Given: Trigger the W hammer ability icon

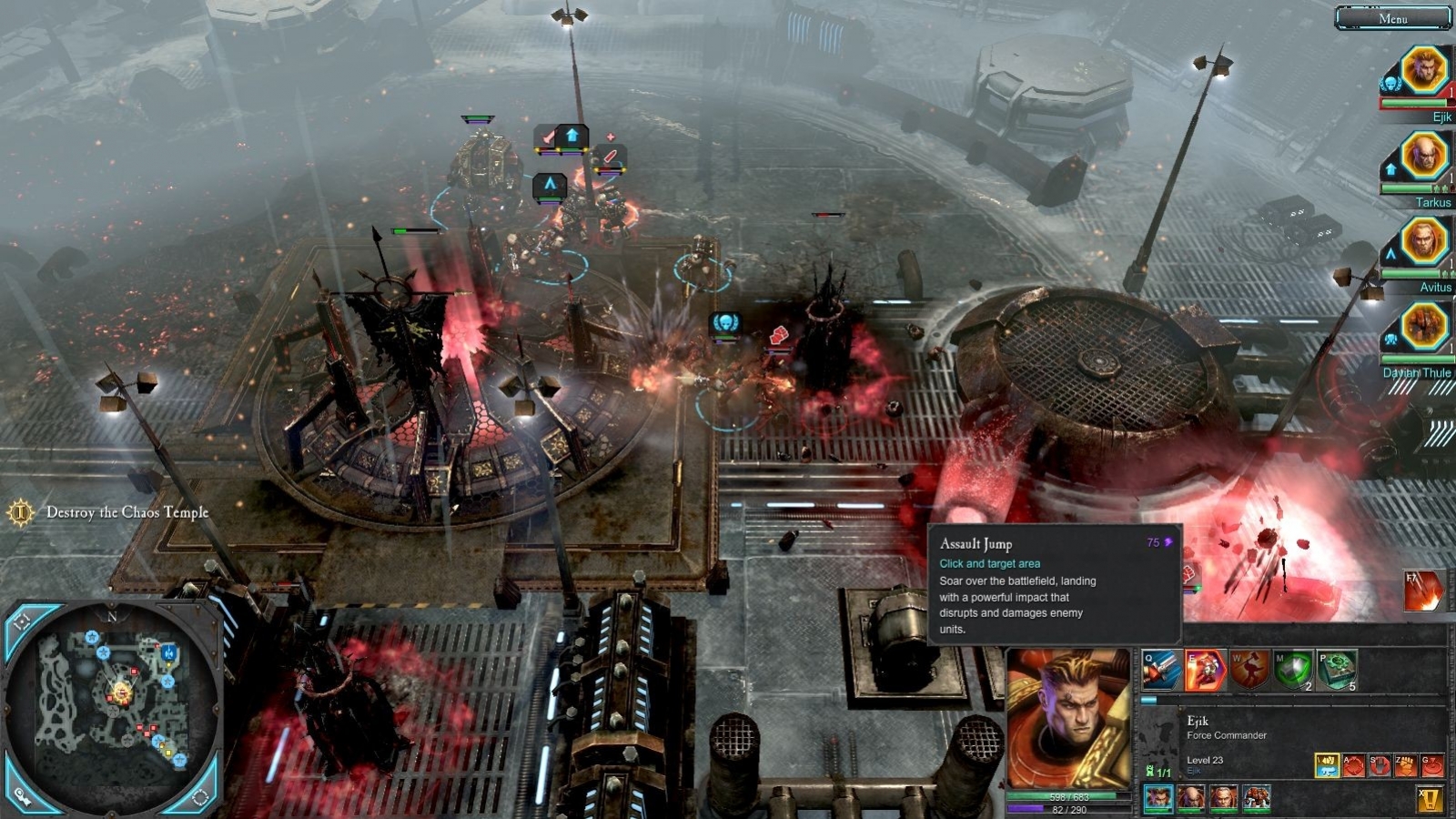Looking at the screenshot, I should coord(1250,670).
